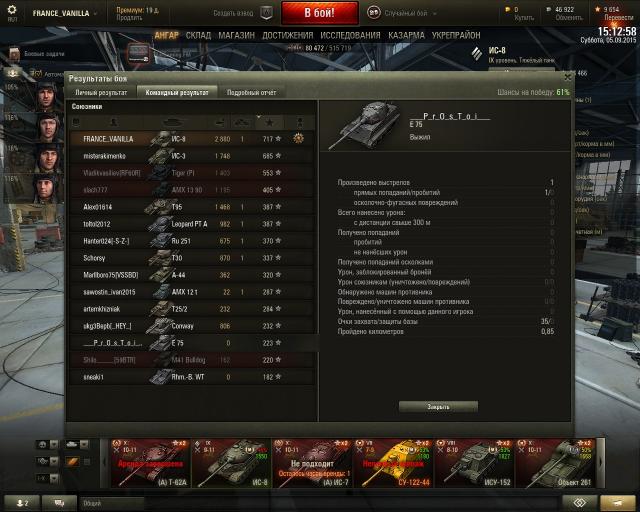
Task: Open the Укрепрайон section
Action: point(457,34)
